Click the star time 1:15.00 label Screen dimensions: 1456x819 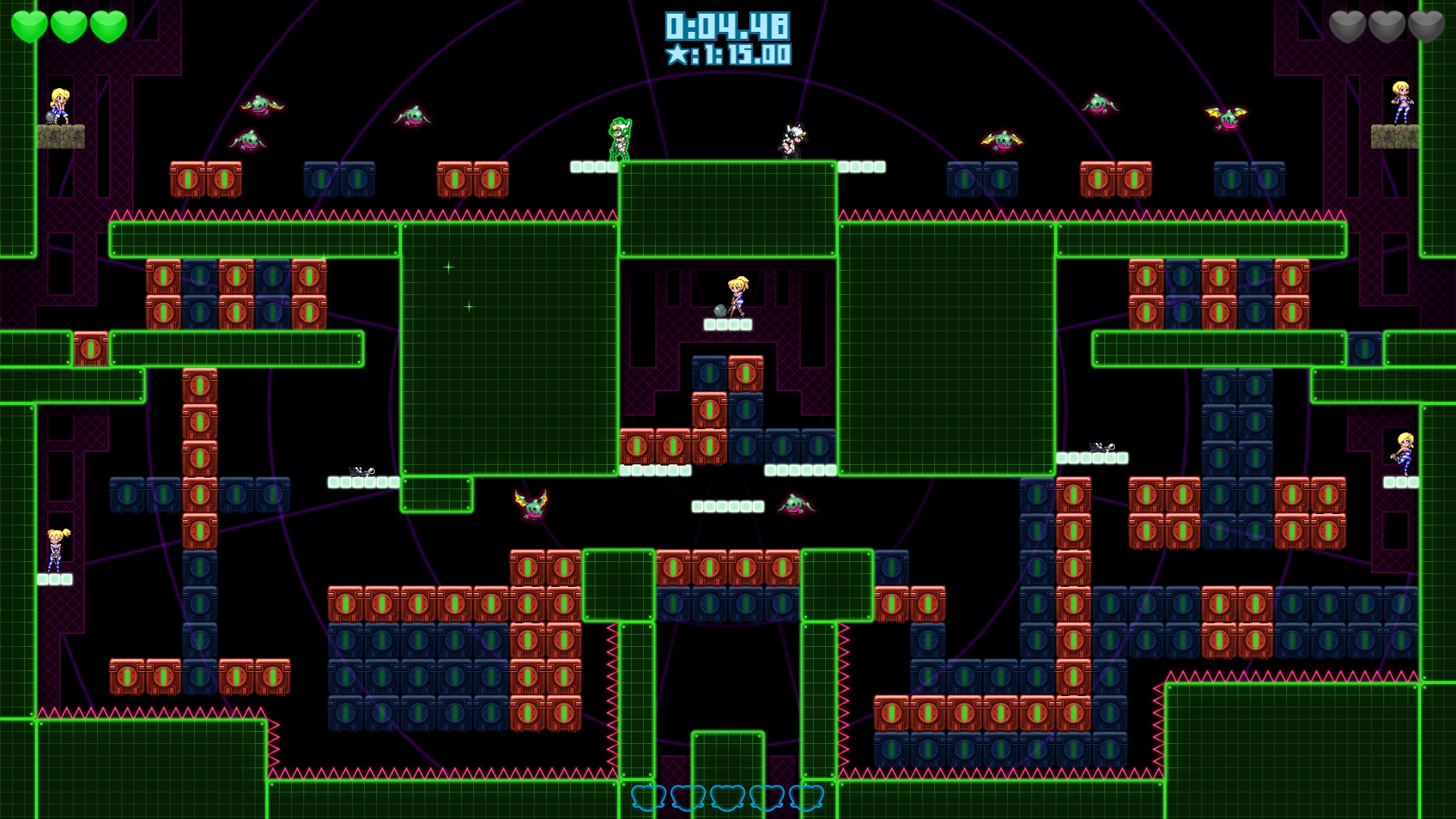[726, 55]
